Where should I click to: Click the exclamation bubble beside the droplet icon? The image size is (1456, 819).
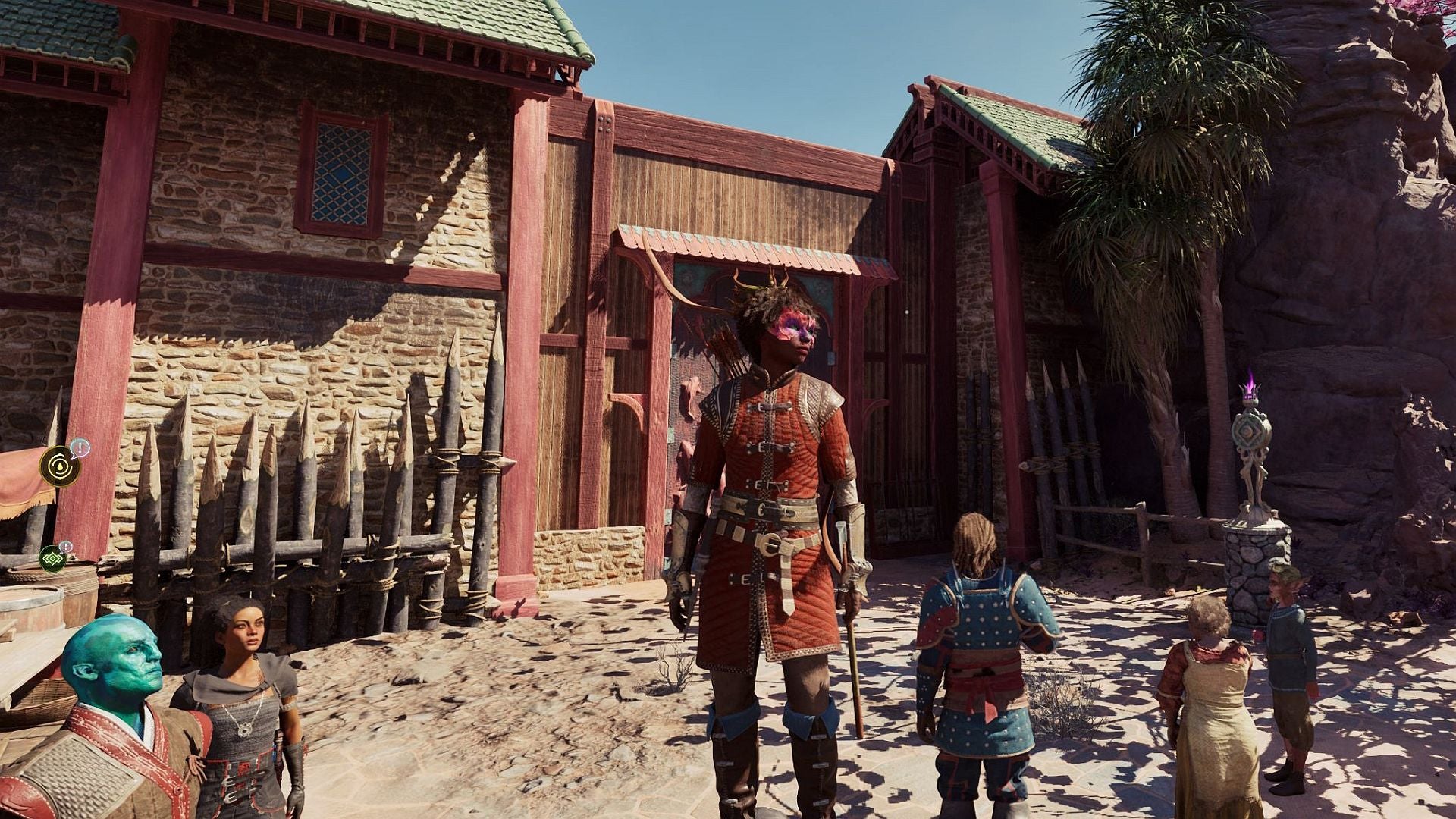click(x=80, y=448)
